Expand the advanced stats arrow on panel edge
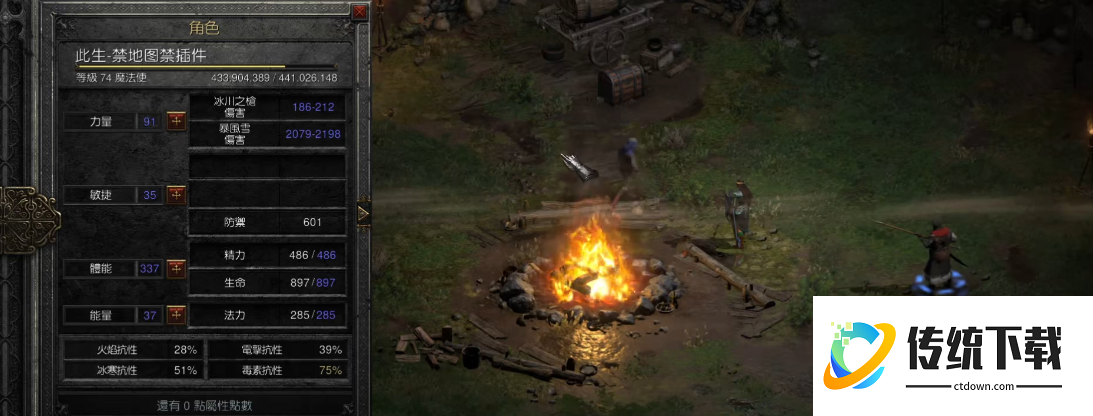 tap(363, 212)
